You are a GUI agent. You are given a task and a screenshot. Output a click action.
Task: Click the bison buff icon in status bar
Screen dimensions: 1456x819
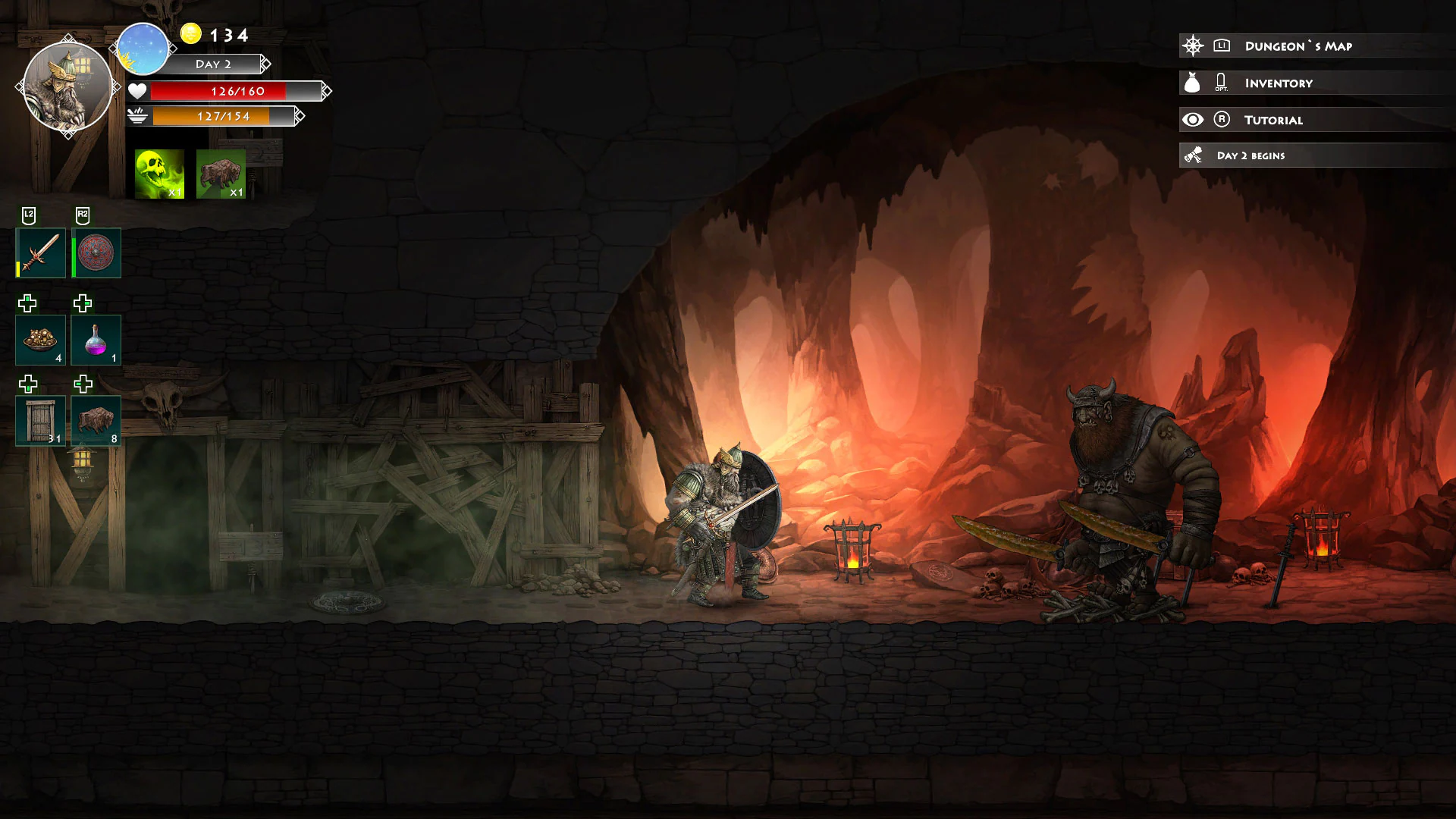tap(221, 173)
